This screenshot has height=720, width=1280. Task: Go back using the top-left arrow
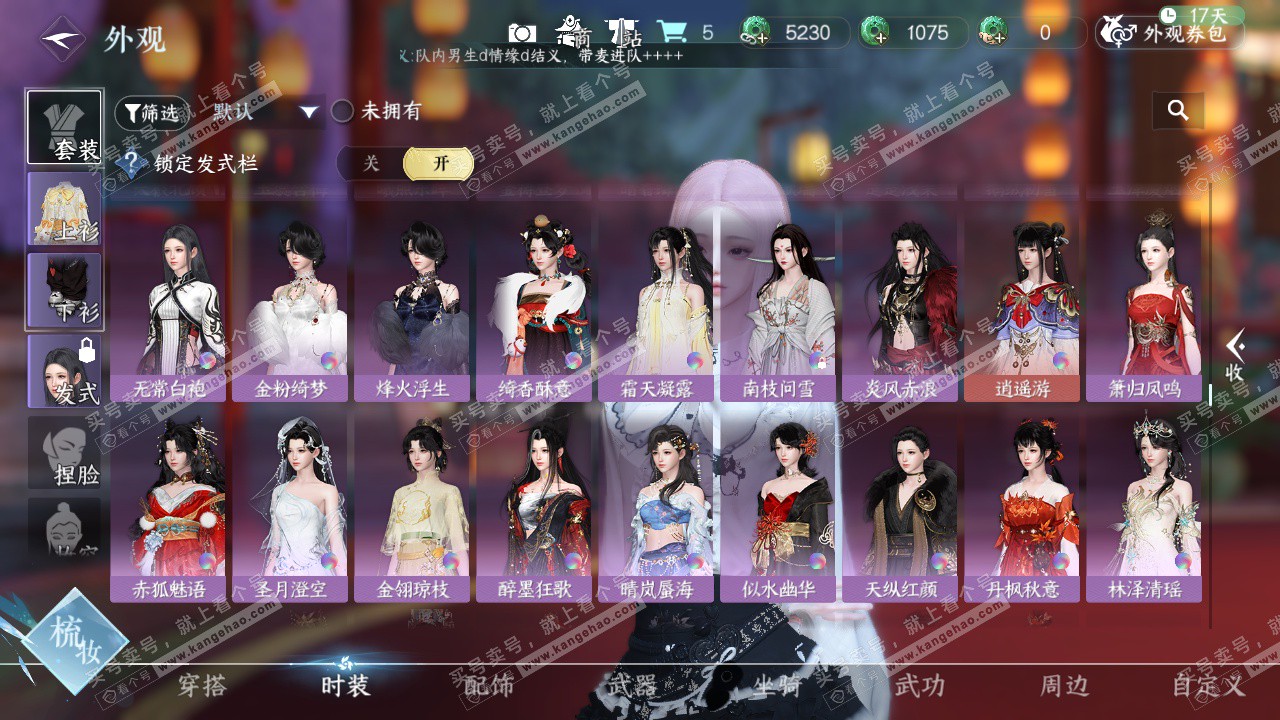point(62,39)
